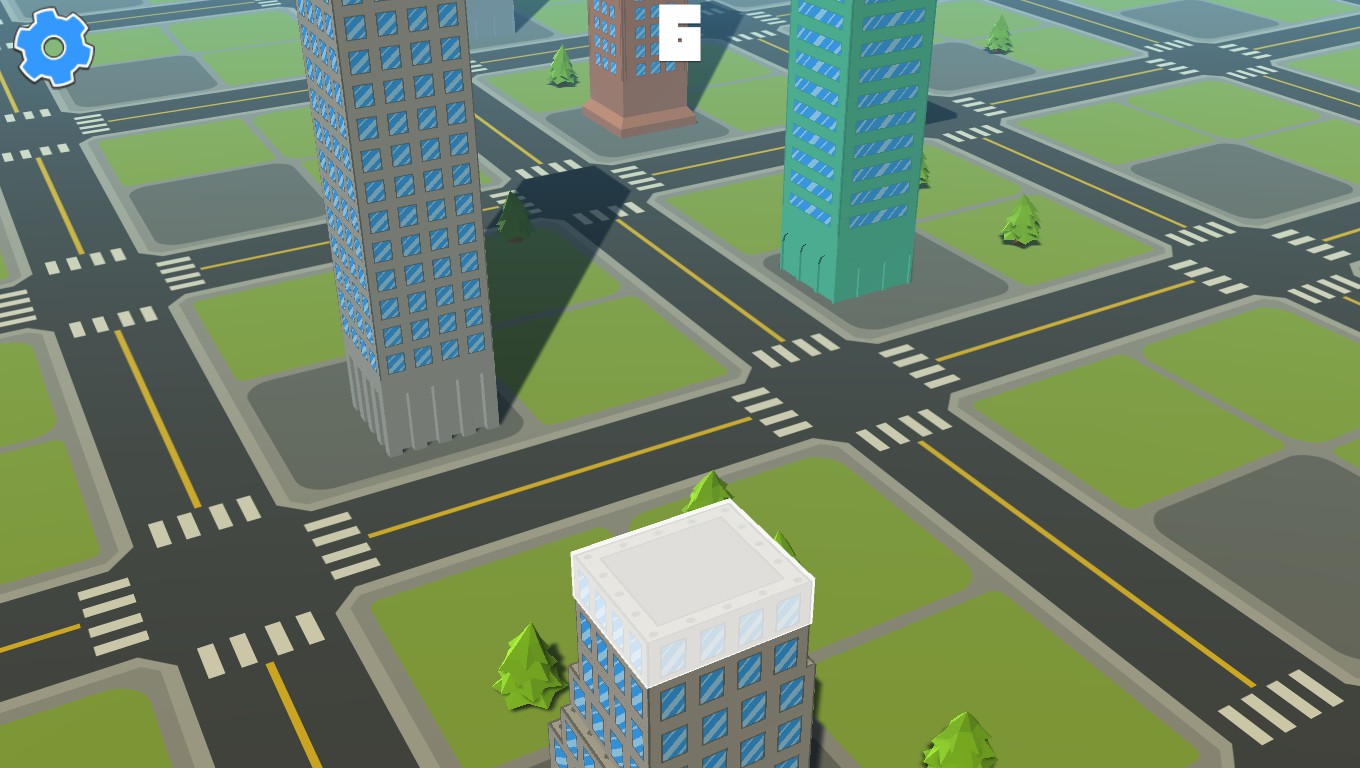
Task: Click the tree in the gray tower's shadow
Action: (x=512, y=220)
